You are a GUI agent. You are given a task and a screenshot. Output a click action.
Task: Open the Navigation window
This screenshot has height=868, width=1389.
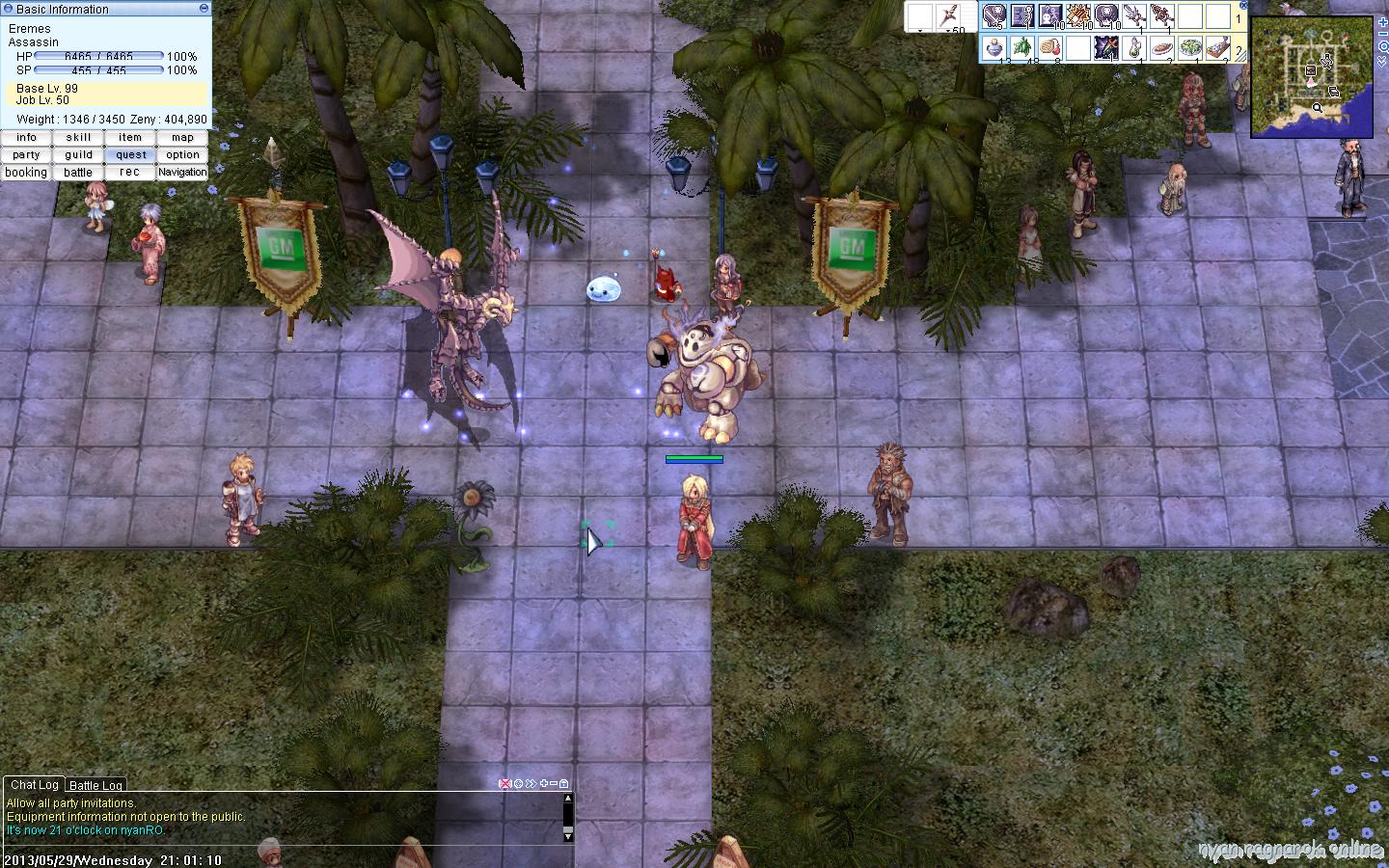pos(182,173)
